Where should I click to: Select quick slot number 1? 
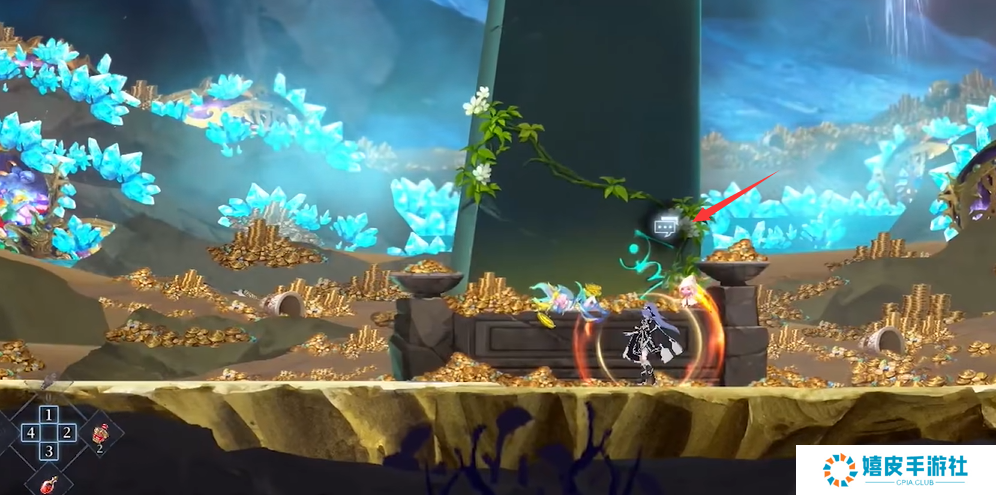(x=48, y=414)
